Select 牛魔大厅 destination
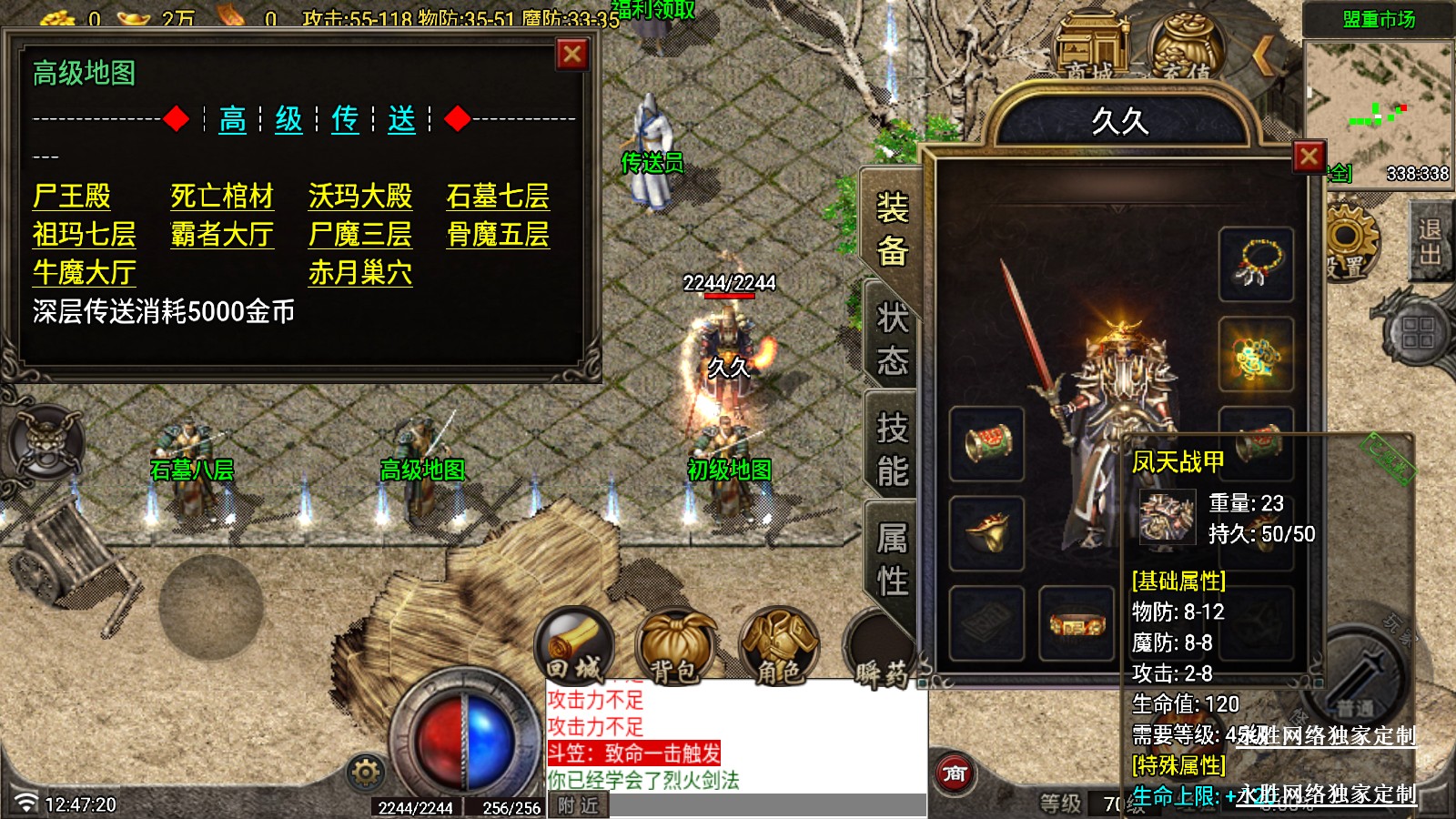The width and height of the screenshot is (1456, 819). click(x=84, y=273)
